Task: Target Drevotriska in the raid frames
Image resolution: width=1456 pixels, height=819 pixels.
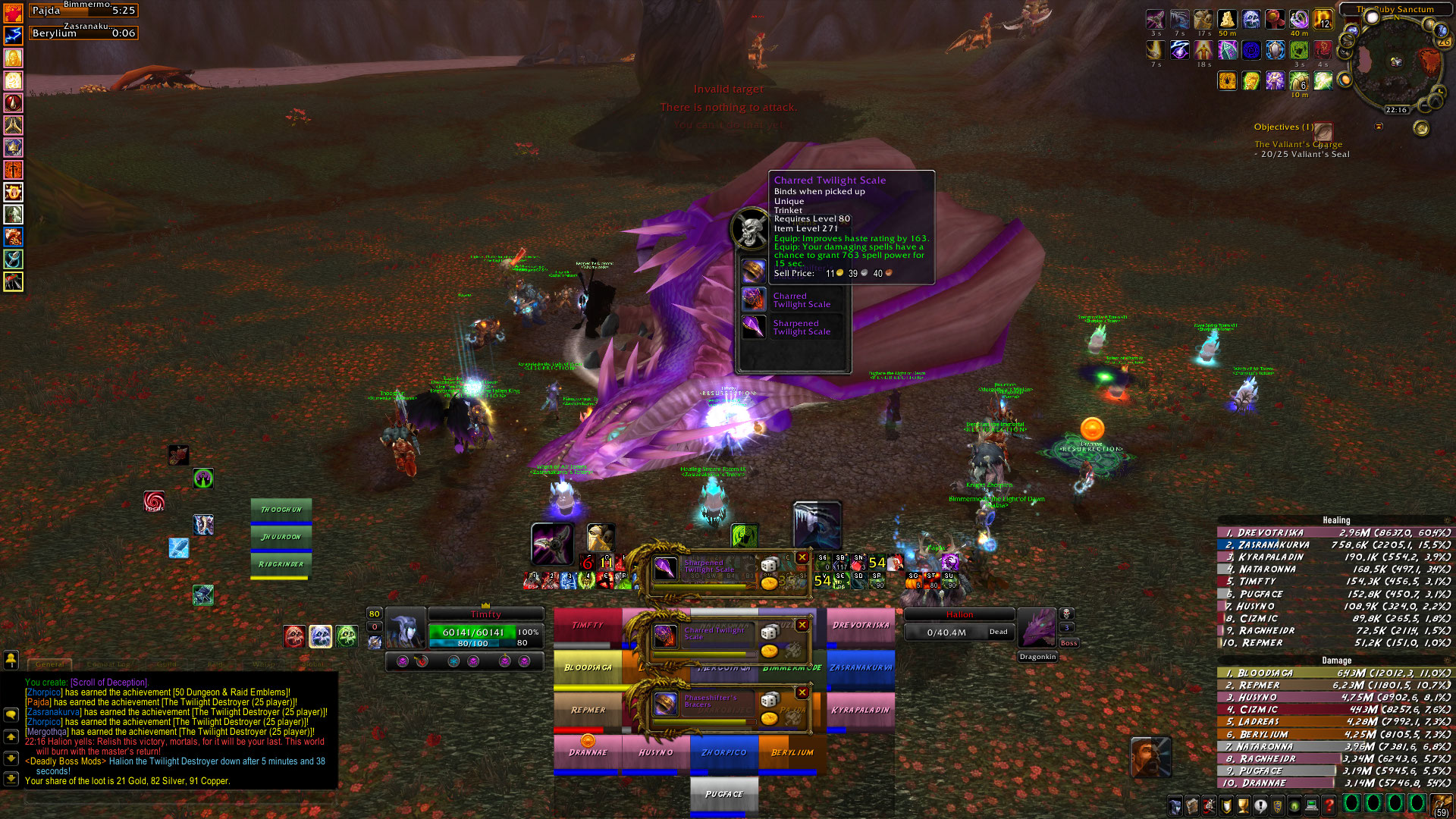Action: pyautogui.click(x=860, y=626)
